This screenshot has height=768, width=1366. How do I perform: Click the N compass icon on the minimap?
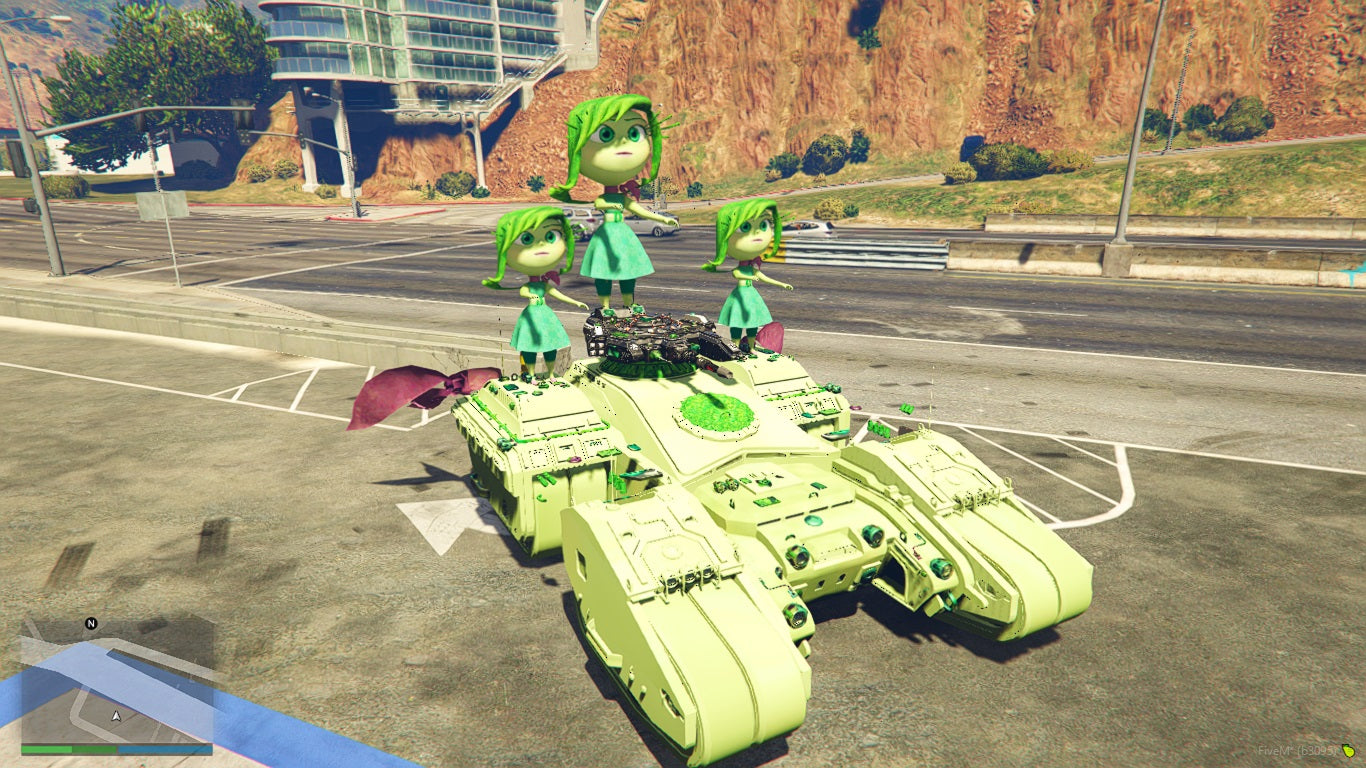pyautogui.click(x=90, y=623)
